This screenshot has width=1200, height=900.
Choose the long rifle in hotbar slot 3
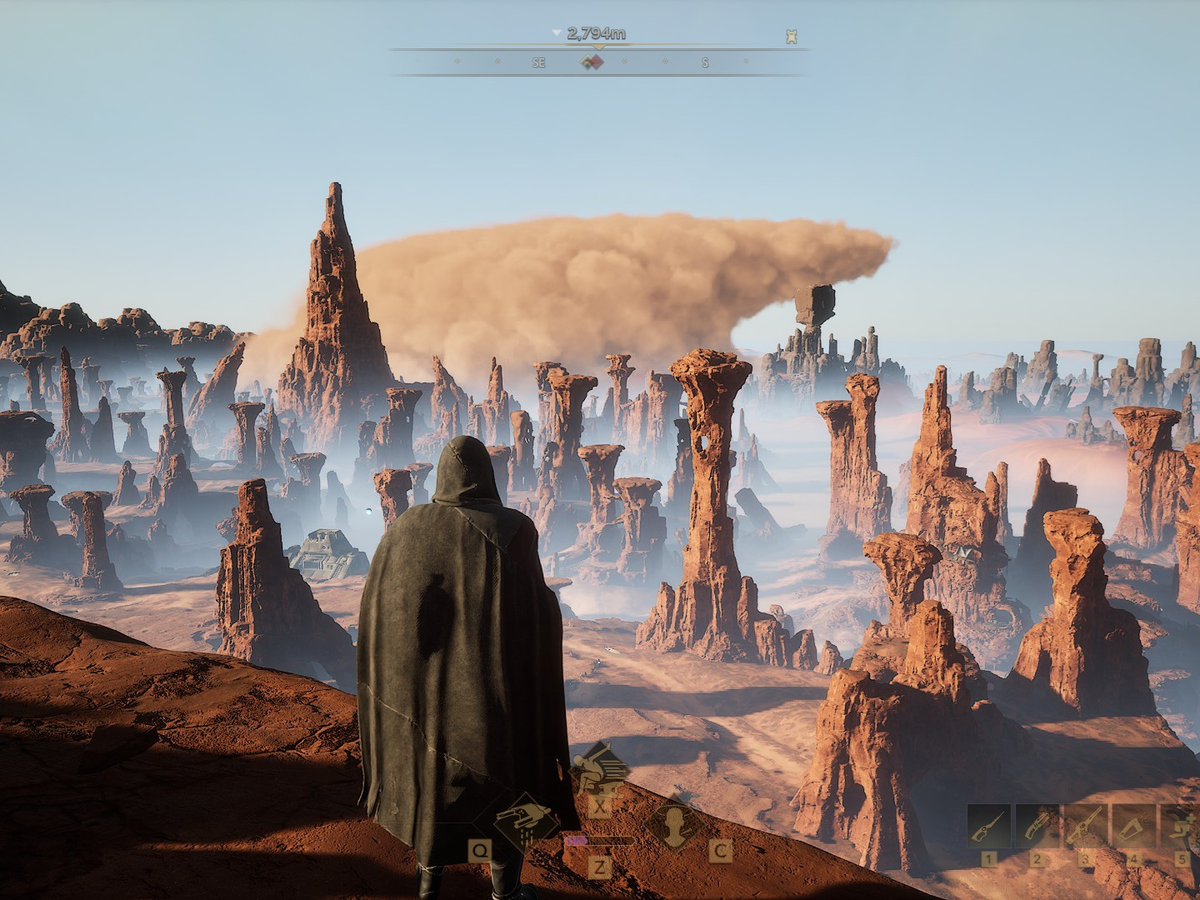point(1085,826)
